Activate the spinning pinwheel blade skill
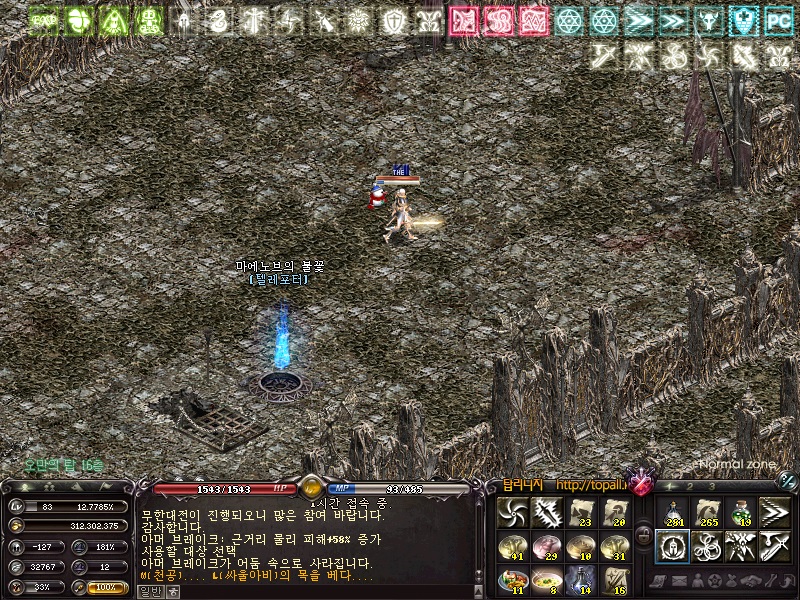Image resolution: width=800 pixels, height=600 pixels. pos(512,513)
